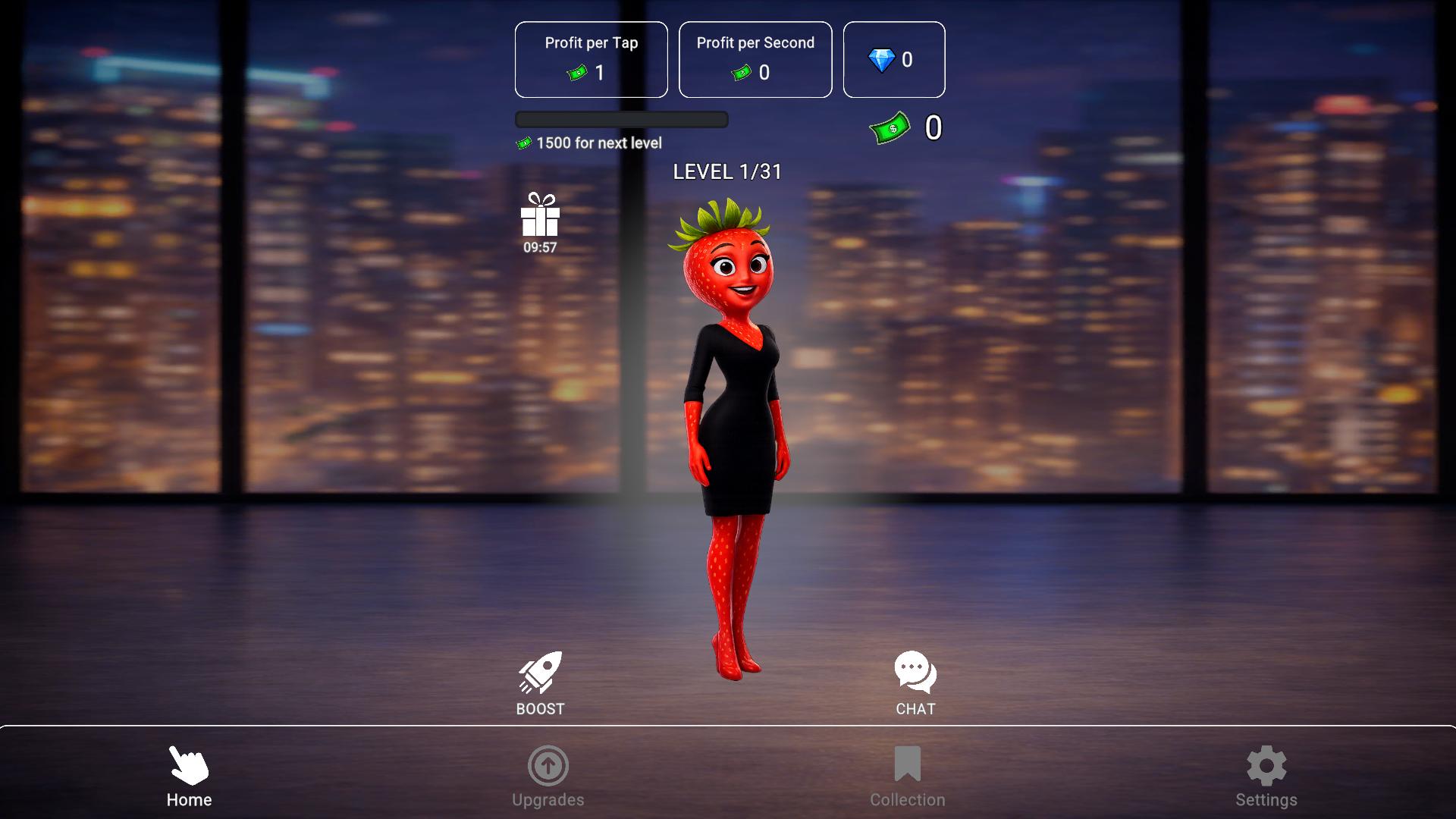Image resolution: width=1456 pixels, height=819 pixels.
Task: Tap the strawberry character to earn profit
Action: [732, 417]
